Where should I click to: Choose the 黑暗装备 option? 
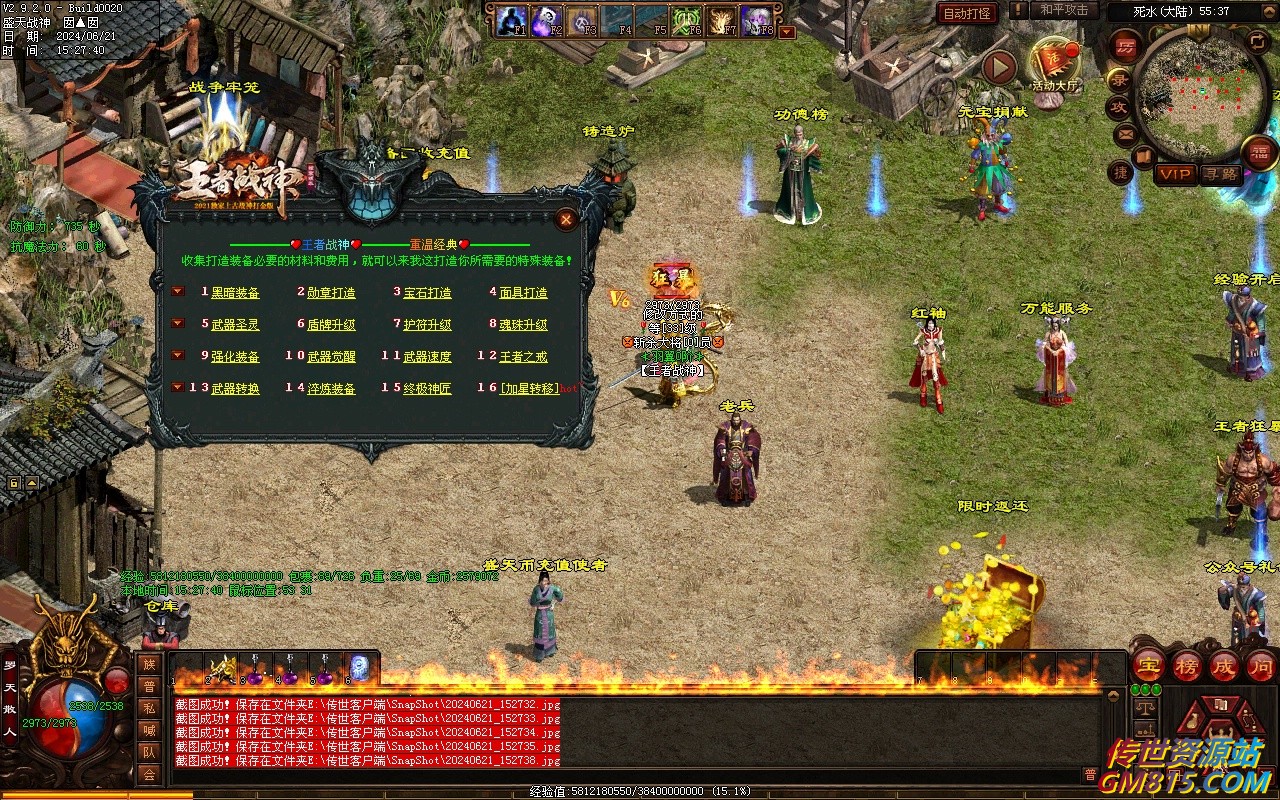pyautogui.click(x=235, y=293)
